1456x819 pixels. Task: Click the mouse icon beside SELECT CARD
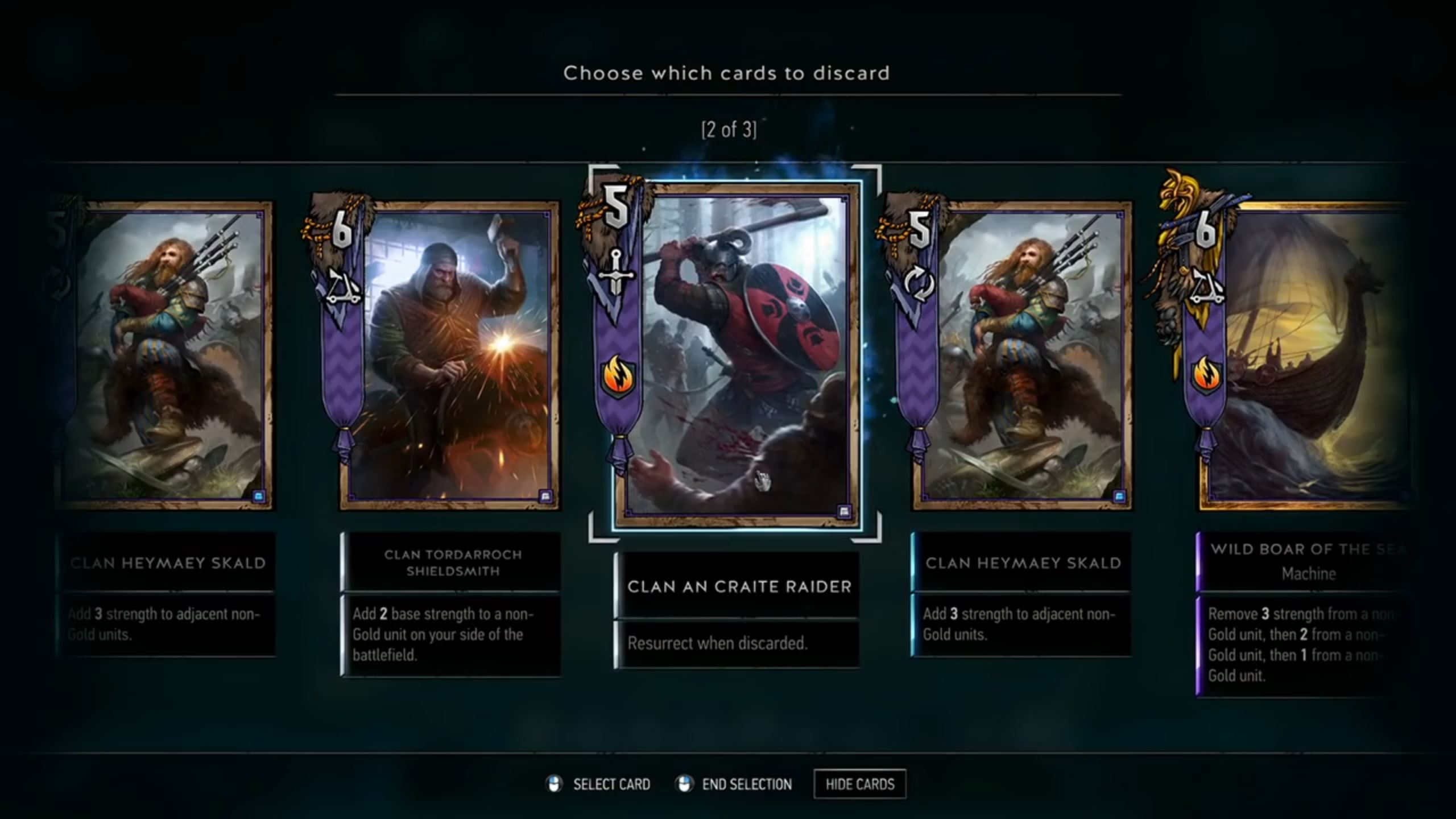coord(555,784)
